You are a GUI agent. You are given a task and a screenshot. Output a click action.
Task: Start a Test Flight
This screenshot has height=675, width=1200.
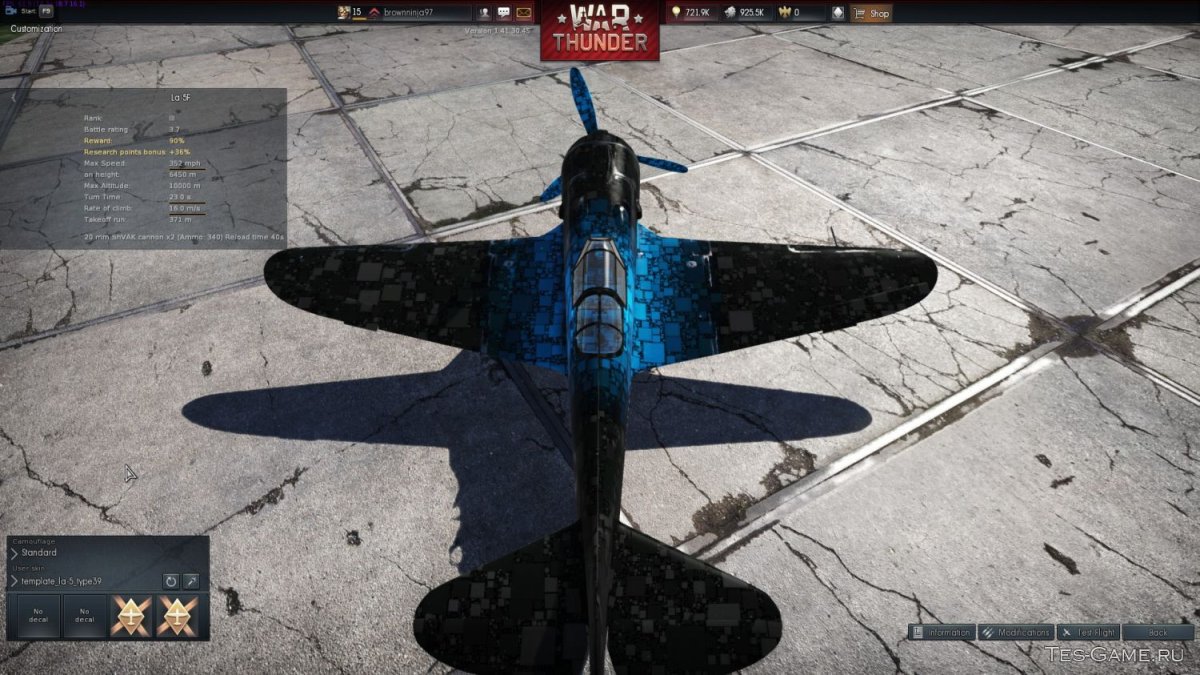click(1088, 632)
